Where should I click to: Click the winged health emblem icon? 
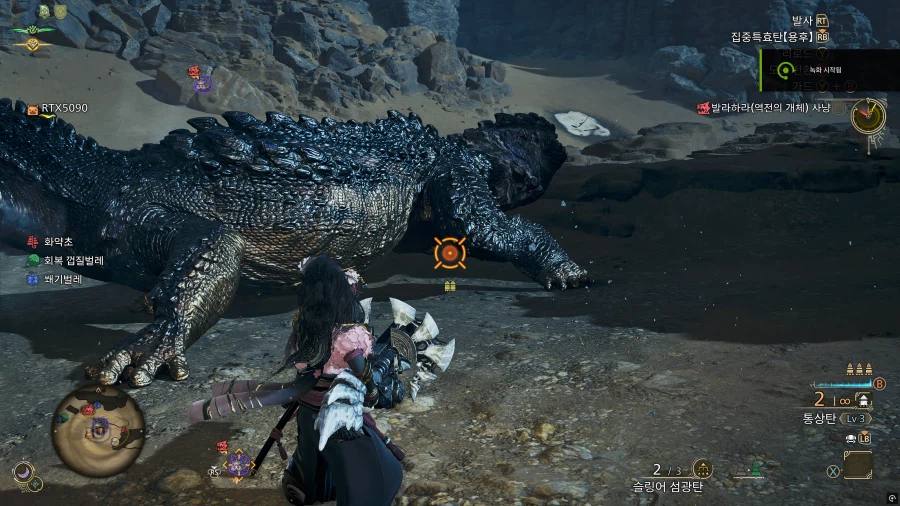tap(34, 28)
